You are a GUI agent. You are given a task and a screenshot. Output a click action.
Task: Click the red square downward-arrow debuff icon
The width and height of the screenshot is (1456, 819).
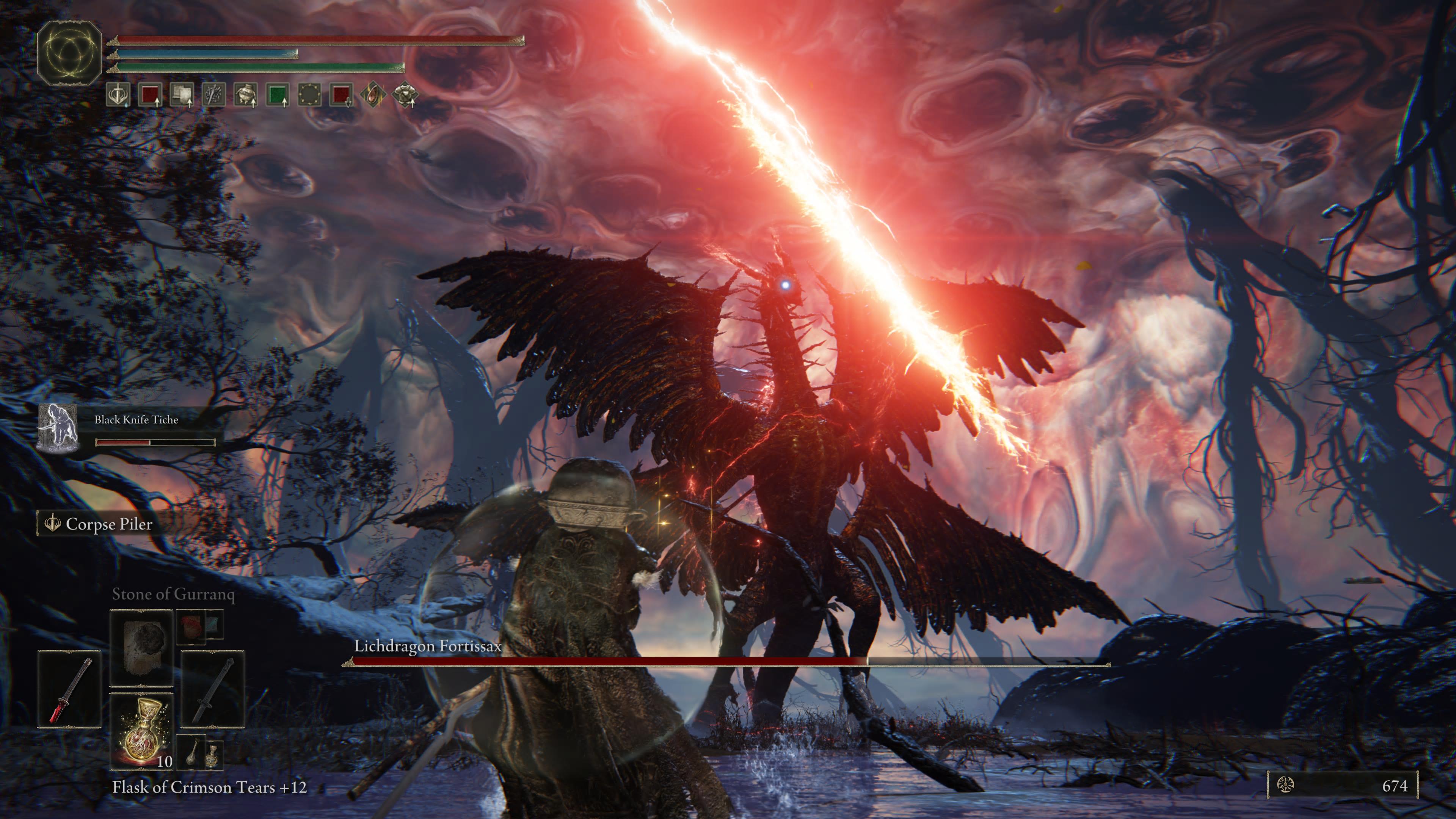tap(341, 95)
